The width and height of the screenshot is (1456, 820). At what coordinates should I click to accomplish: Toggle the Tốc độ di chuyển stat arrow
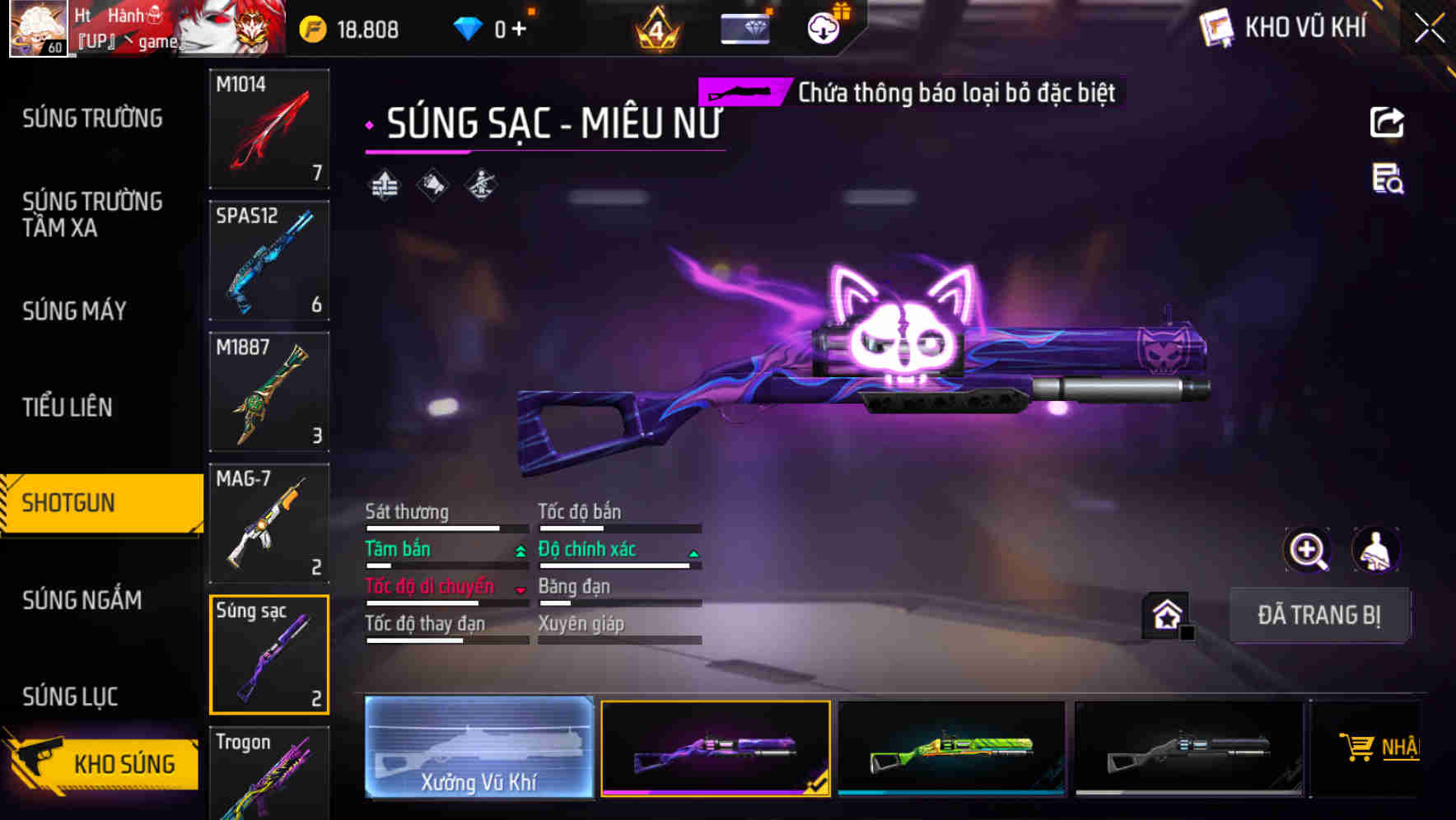pyautogui.click(x=520, y=588)
